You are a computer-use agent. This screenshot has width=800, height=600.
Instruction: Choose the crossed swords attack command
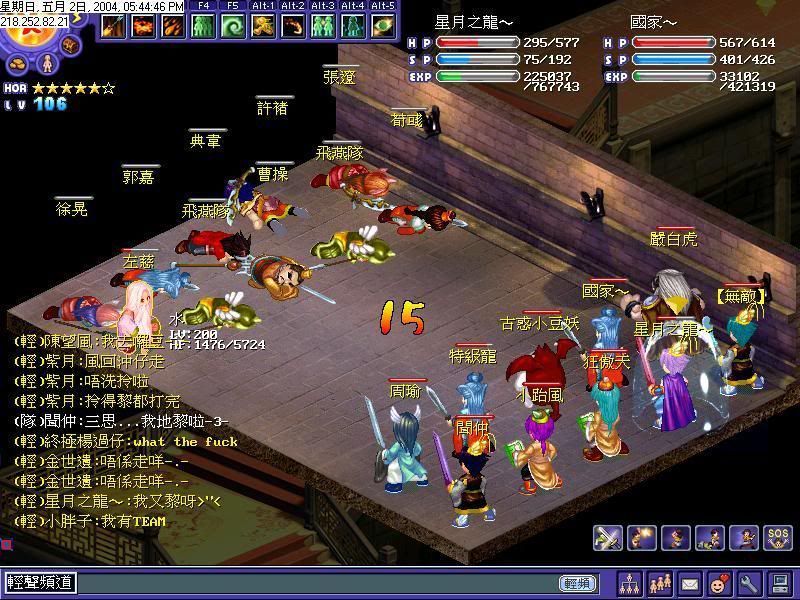tap(608, 537)
